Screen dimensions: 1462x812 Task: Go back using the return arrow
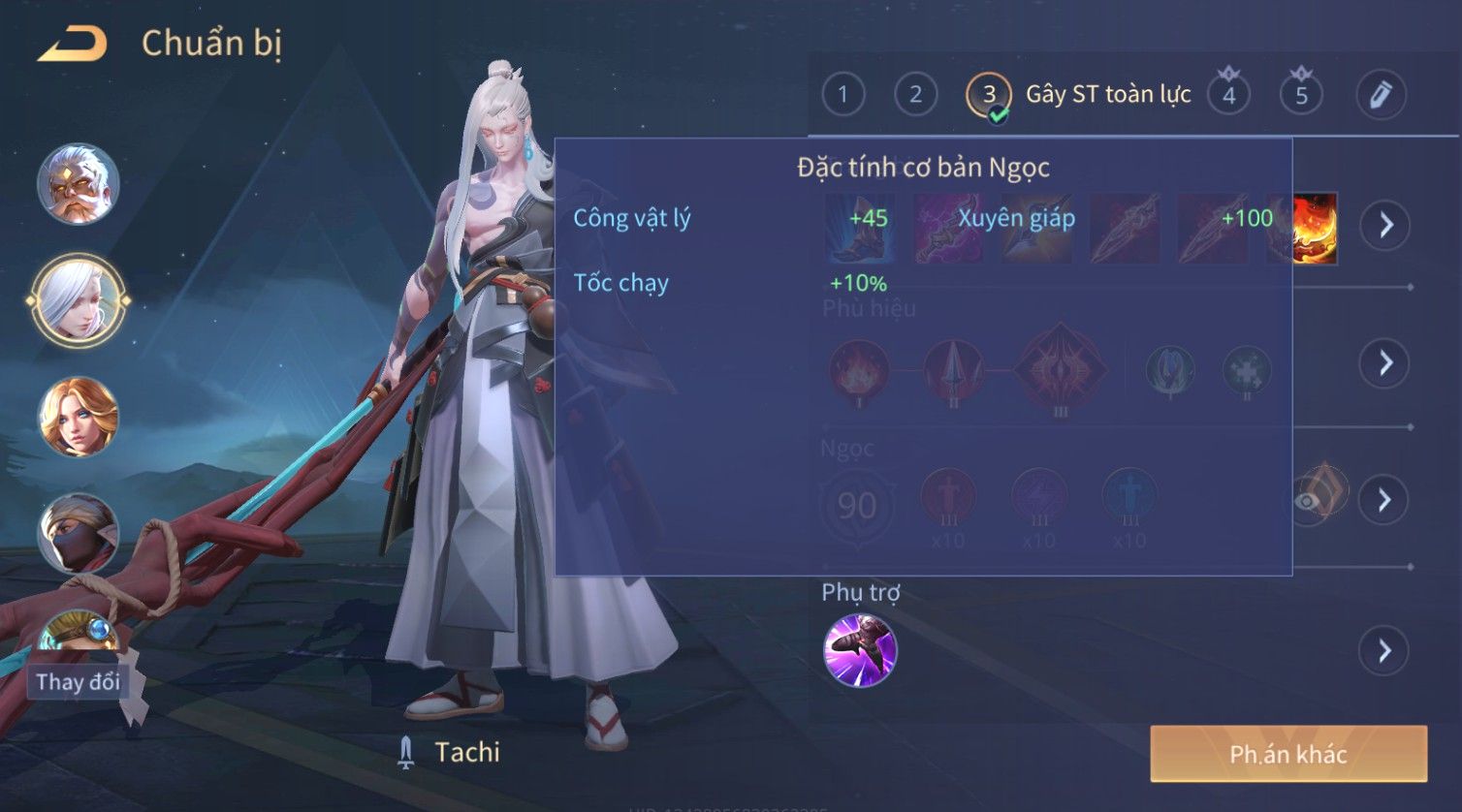pyautogui.click(x=72, y=44)
